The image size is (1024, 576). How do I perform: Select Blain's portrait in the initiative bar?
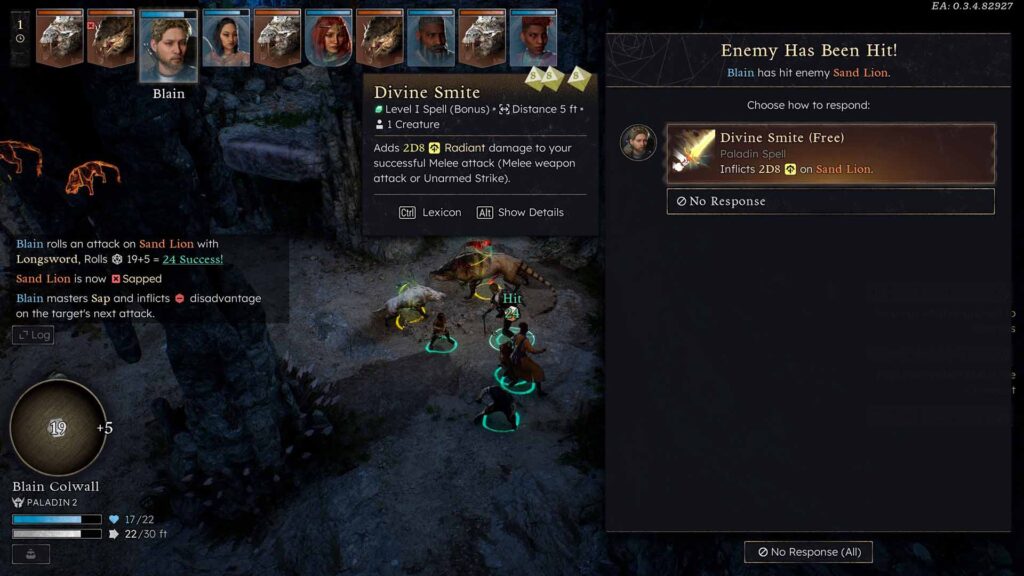point(168,46)
